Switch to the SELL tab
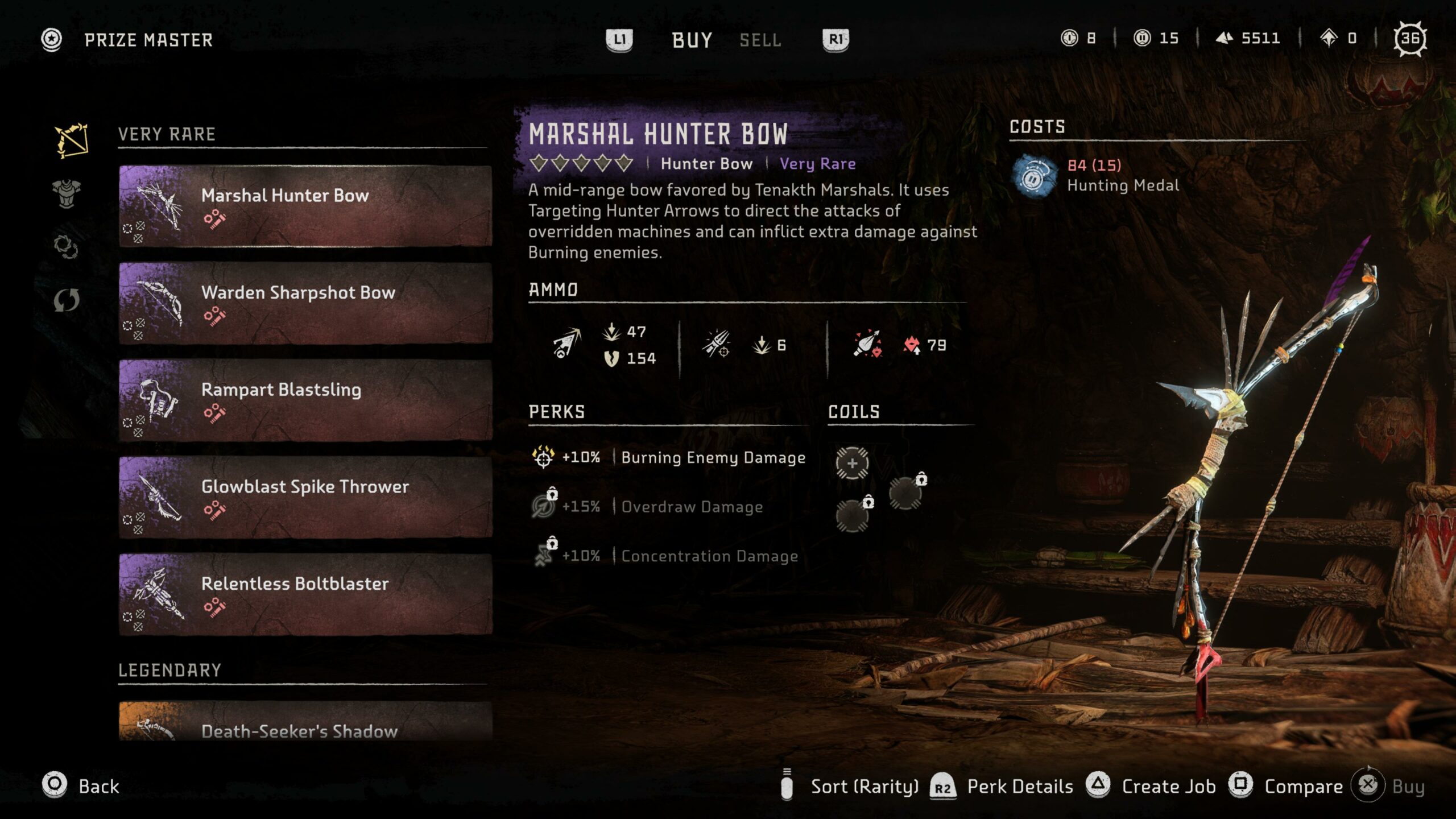 pyautogui.click(x=760, y=40)
